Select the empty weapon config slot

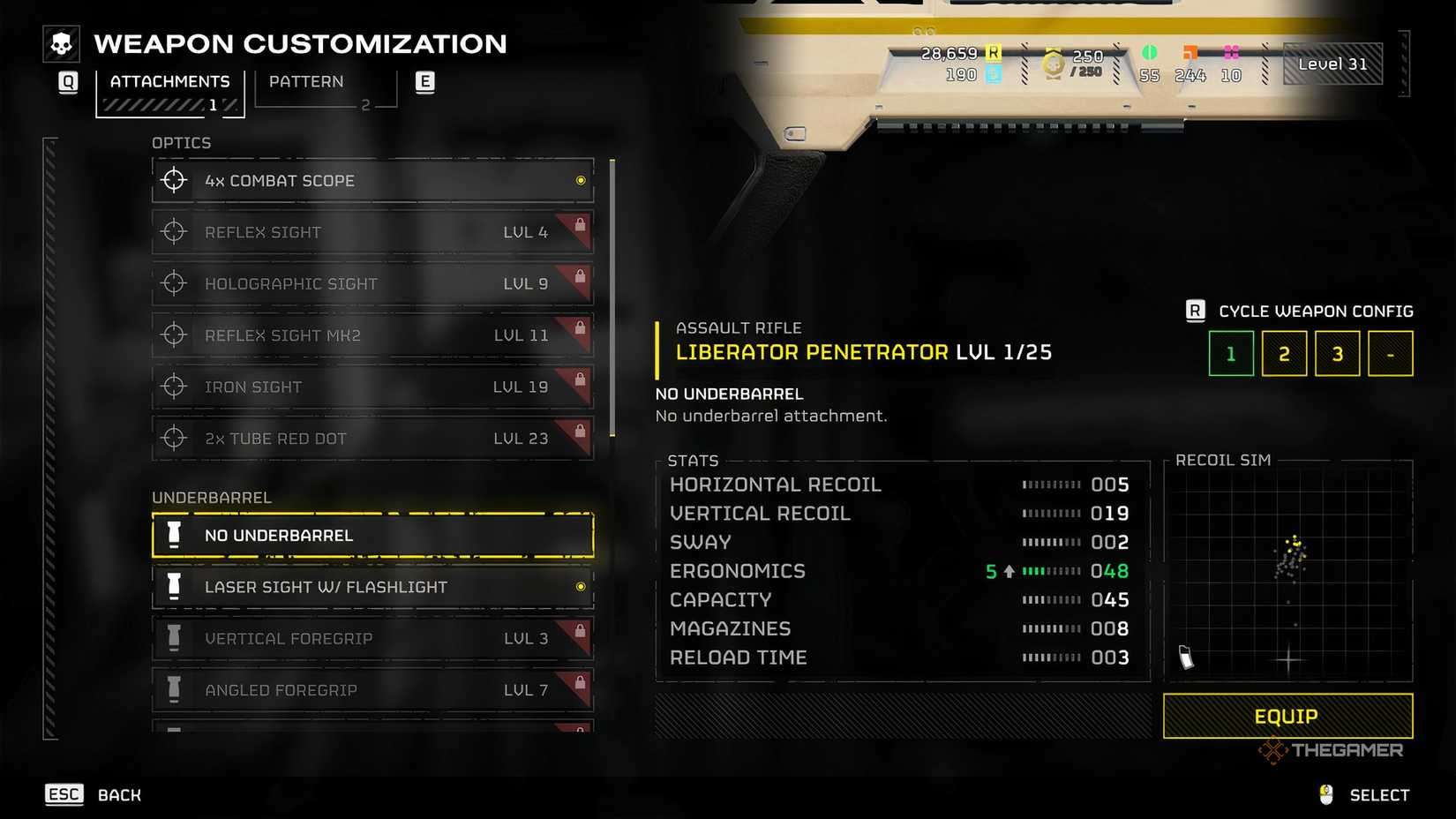point(1390,353)
